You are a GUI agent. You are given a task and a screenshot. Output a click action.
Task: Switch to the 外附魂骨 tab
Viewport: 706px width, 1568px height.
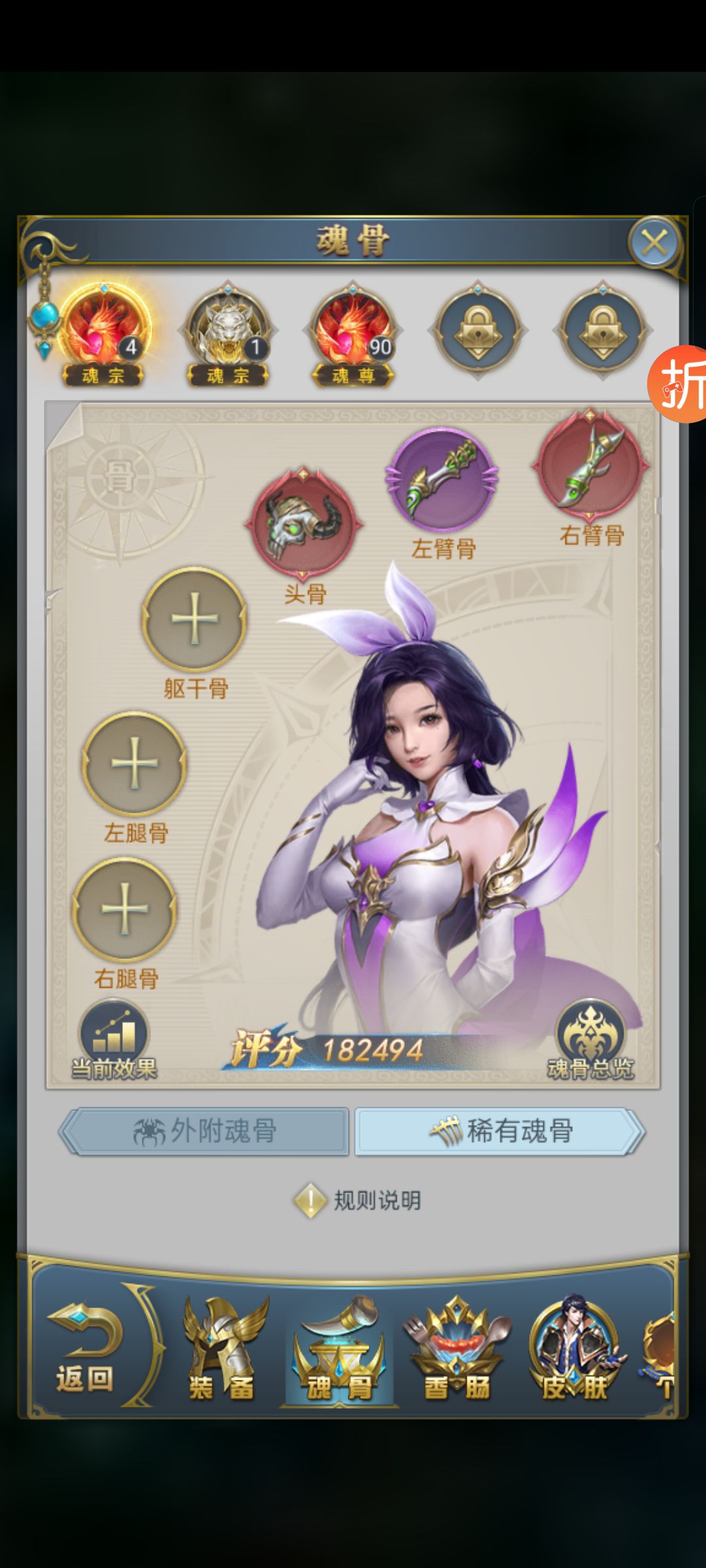(x=204, y=1131)
